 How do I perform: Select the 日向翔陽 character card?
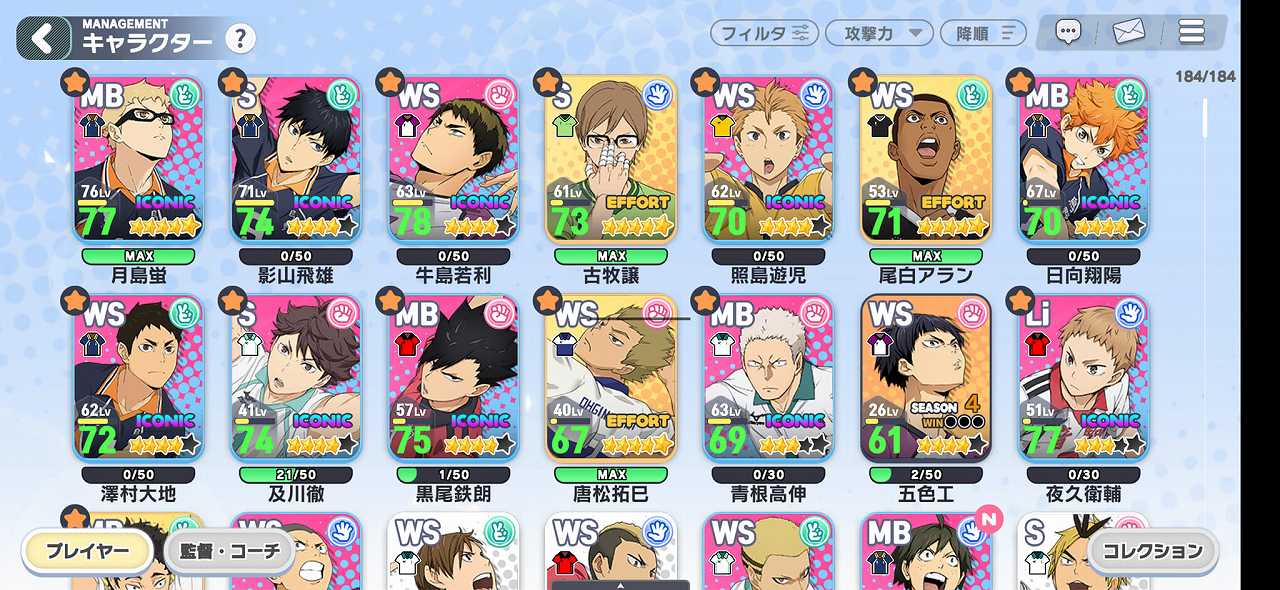click(1084, 160)
